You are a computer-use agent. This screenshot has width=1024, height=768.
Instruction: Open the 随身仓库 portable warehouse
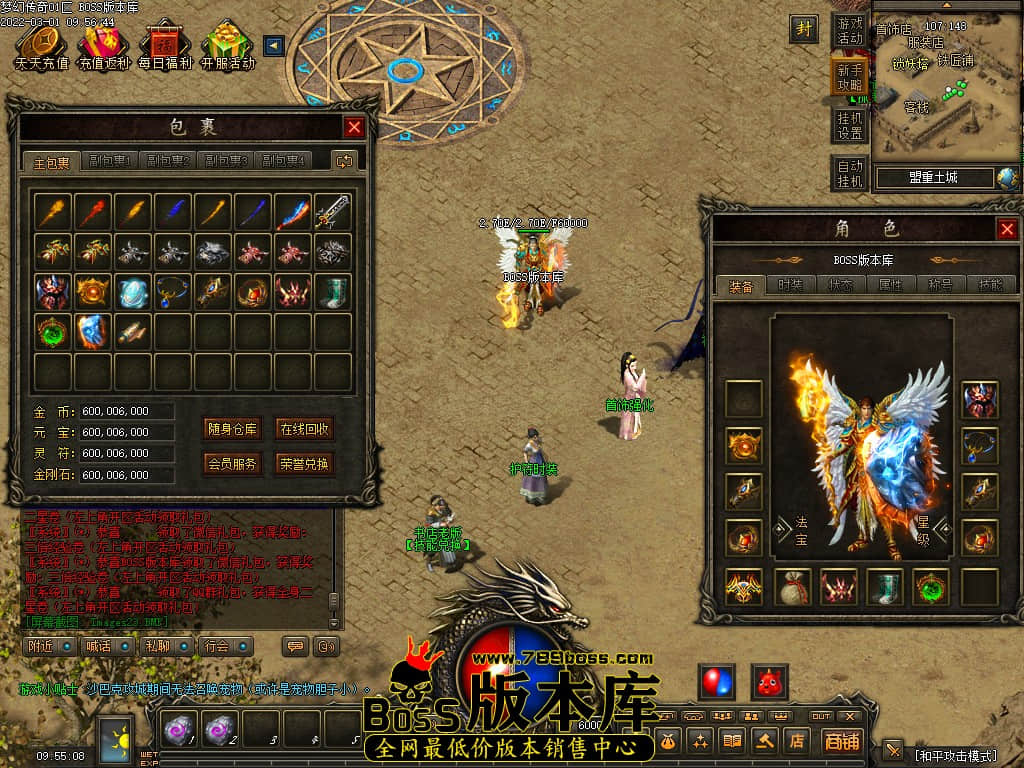tap(232, 429)
